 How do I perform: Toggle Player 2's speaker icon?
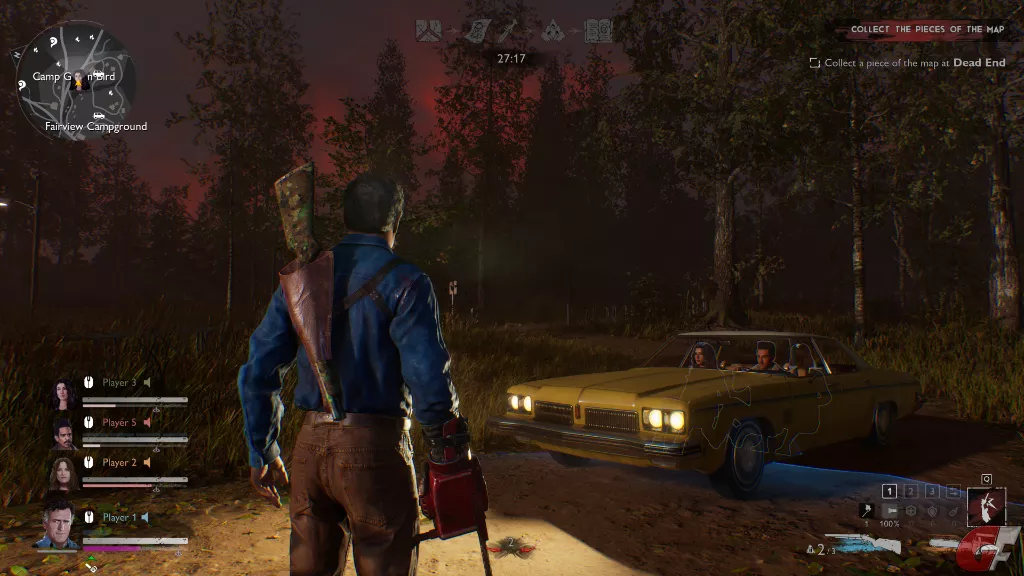click(147, 463)
